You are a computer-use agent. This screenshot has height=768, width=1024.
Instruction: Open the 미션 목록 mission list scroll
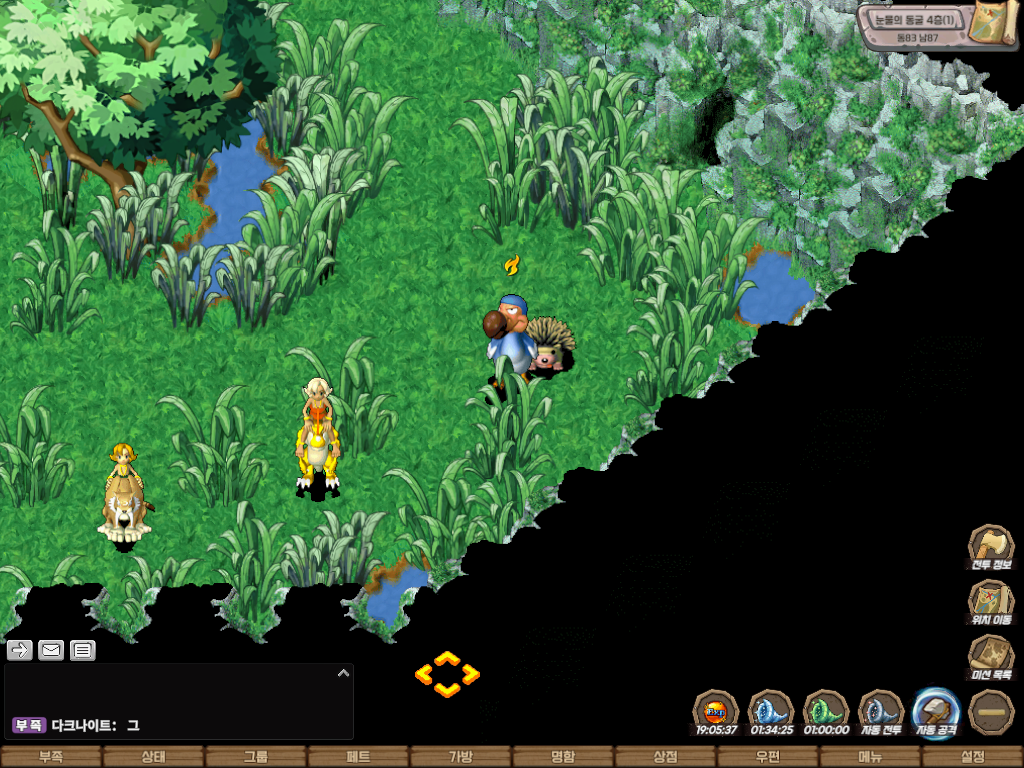coord(990,657)
